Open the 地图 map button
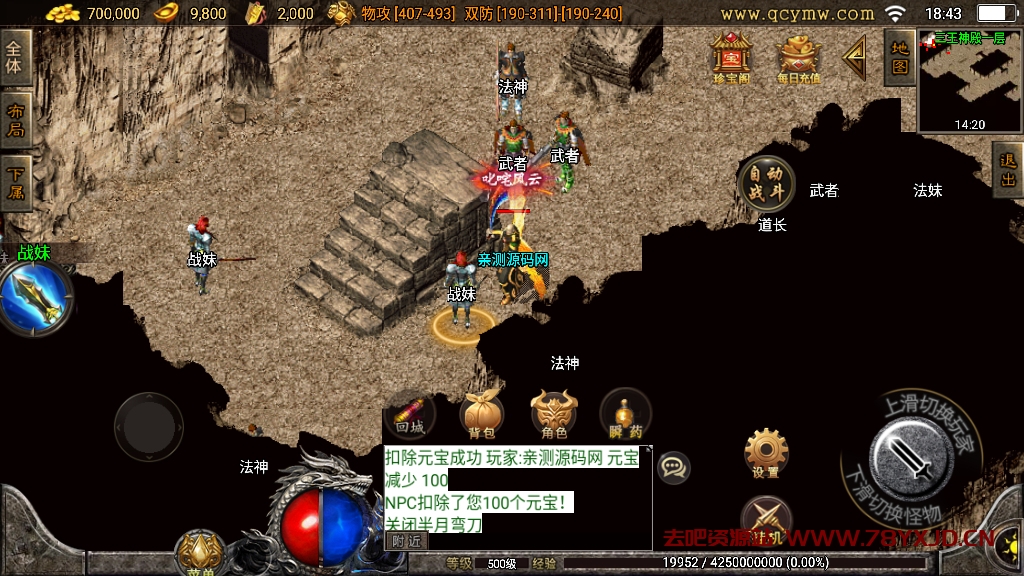This screenshot has height=576, width=1024. tap(900, 57)
